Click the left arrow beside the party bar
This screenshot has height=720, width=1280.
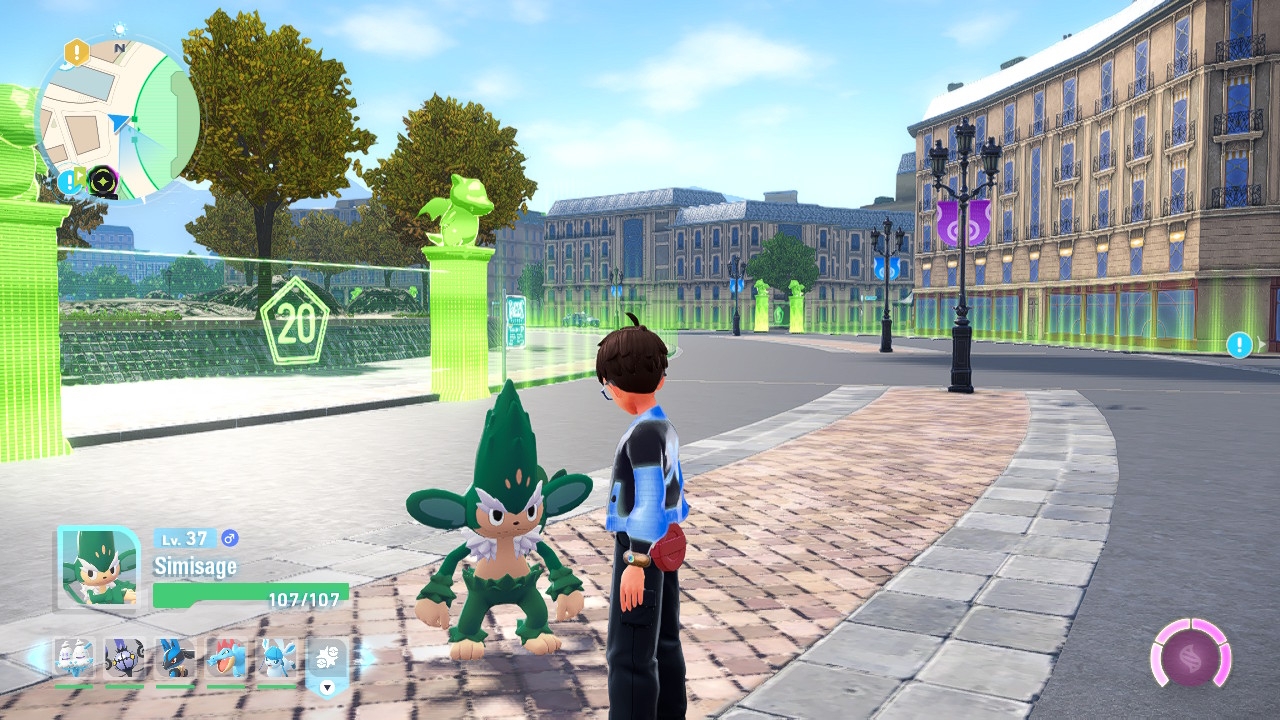36,658
